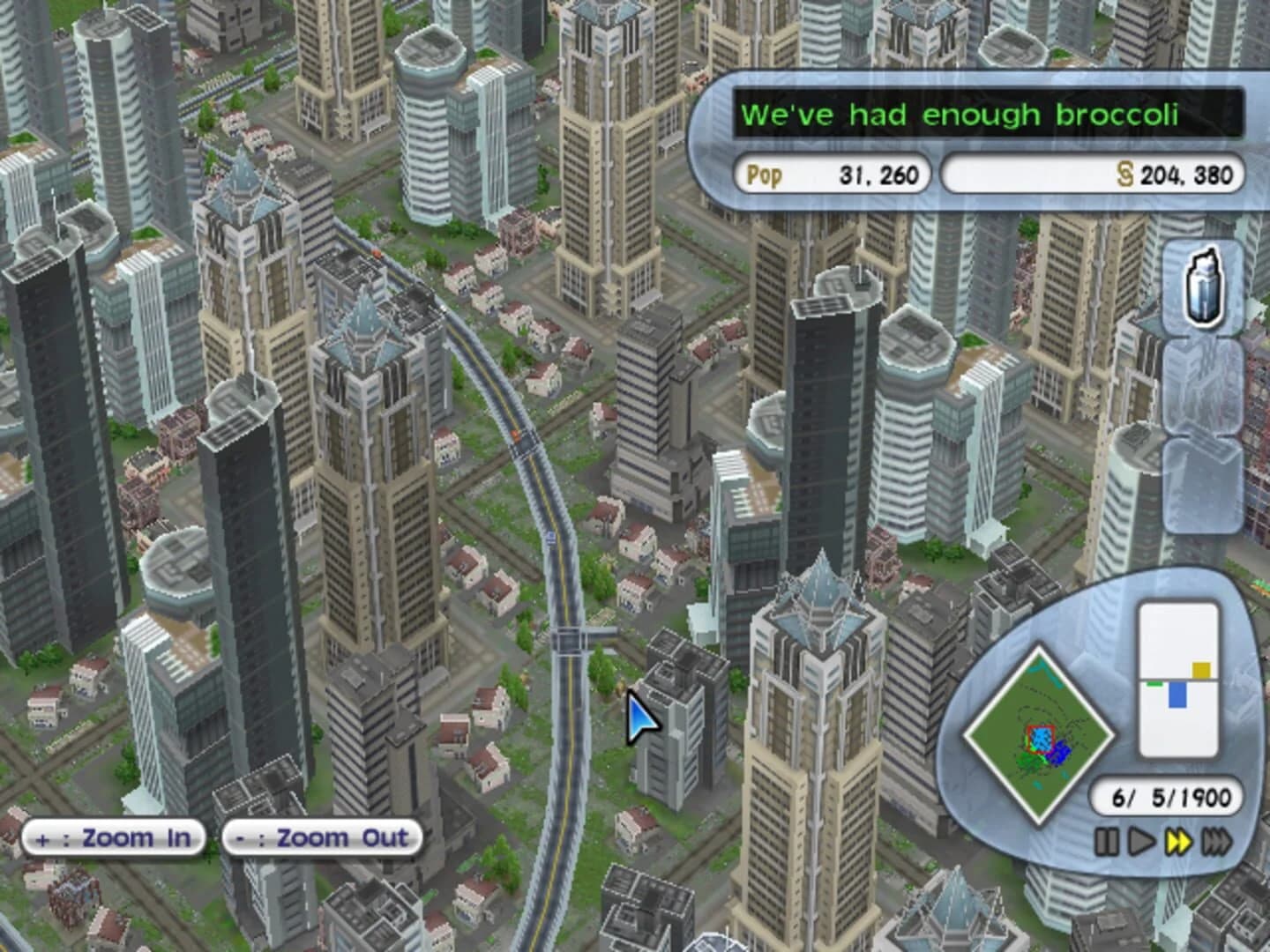The width and height of the screenshot is (1270, 952).
Task: Pause the game simulation
Action: pyautogui.click(x=1109, y=842)
